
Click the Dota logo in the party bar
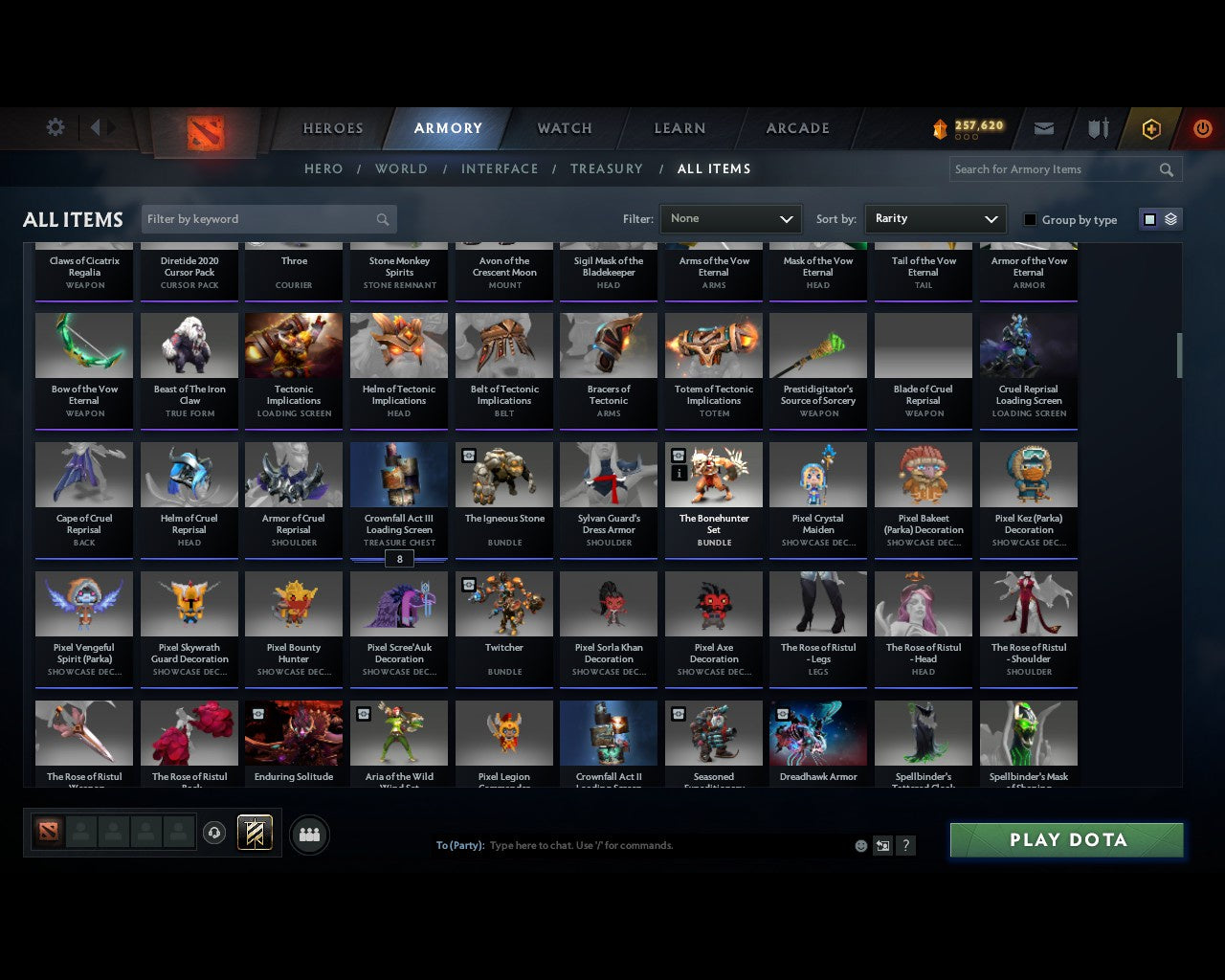tap(49, 833)
